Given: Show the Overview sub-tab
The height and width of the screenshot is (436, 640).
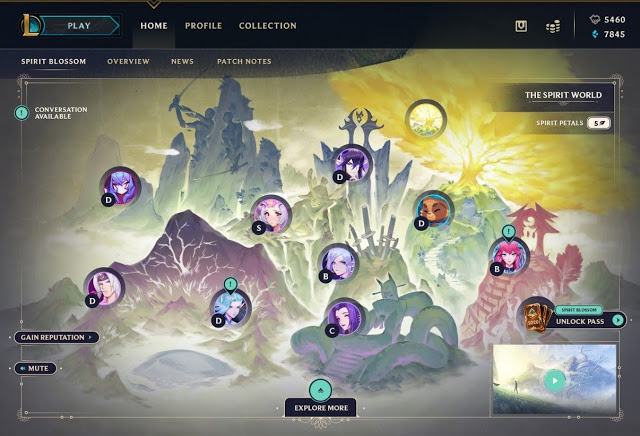Looking at the screenshot, I should 128,62.
